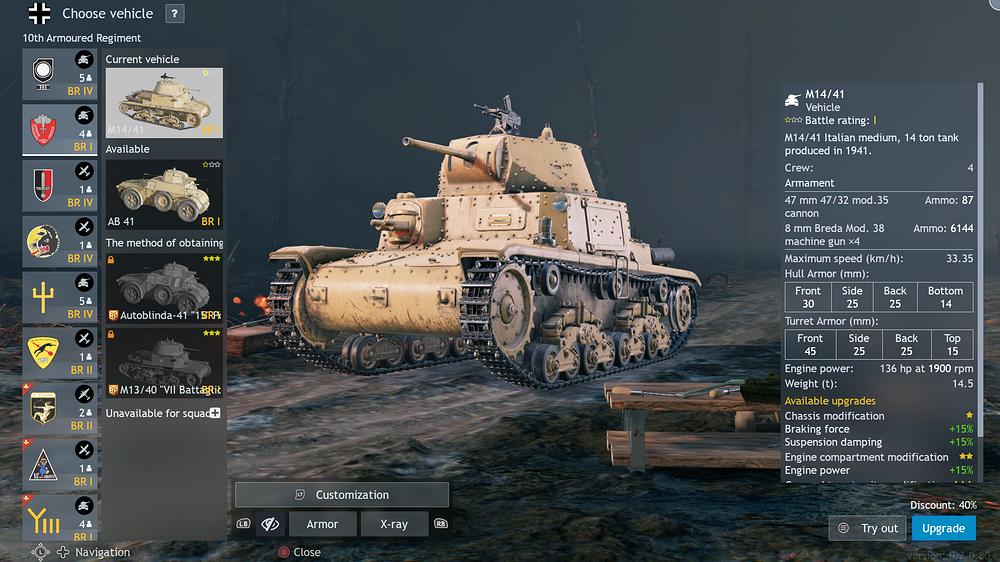Upgrade the M14/41 vehicle
Image resolution: width=1000 pixels, height=562 pixels.
943,528
